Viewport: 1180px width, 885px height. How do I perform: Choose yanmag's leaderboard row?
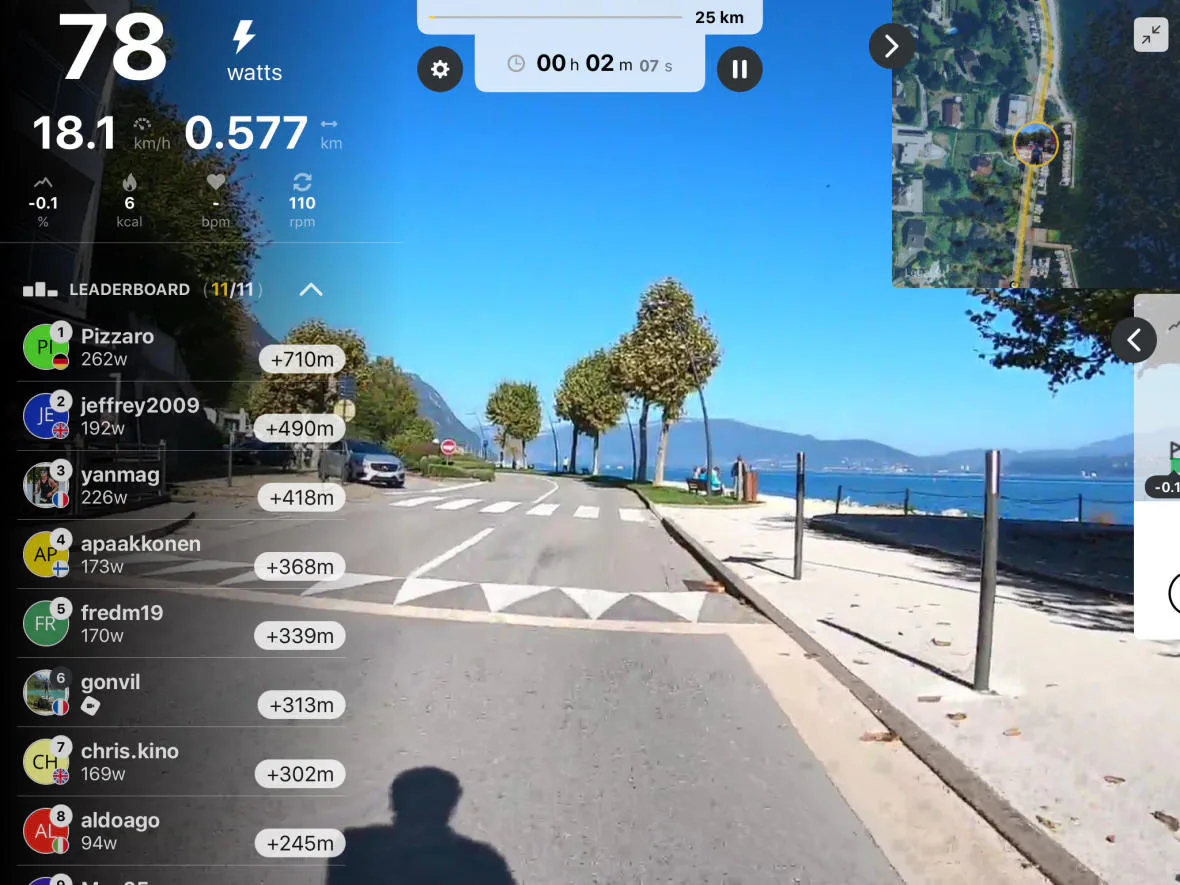180,485
